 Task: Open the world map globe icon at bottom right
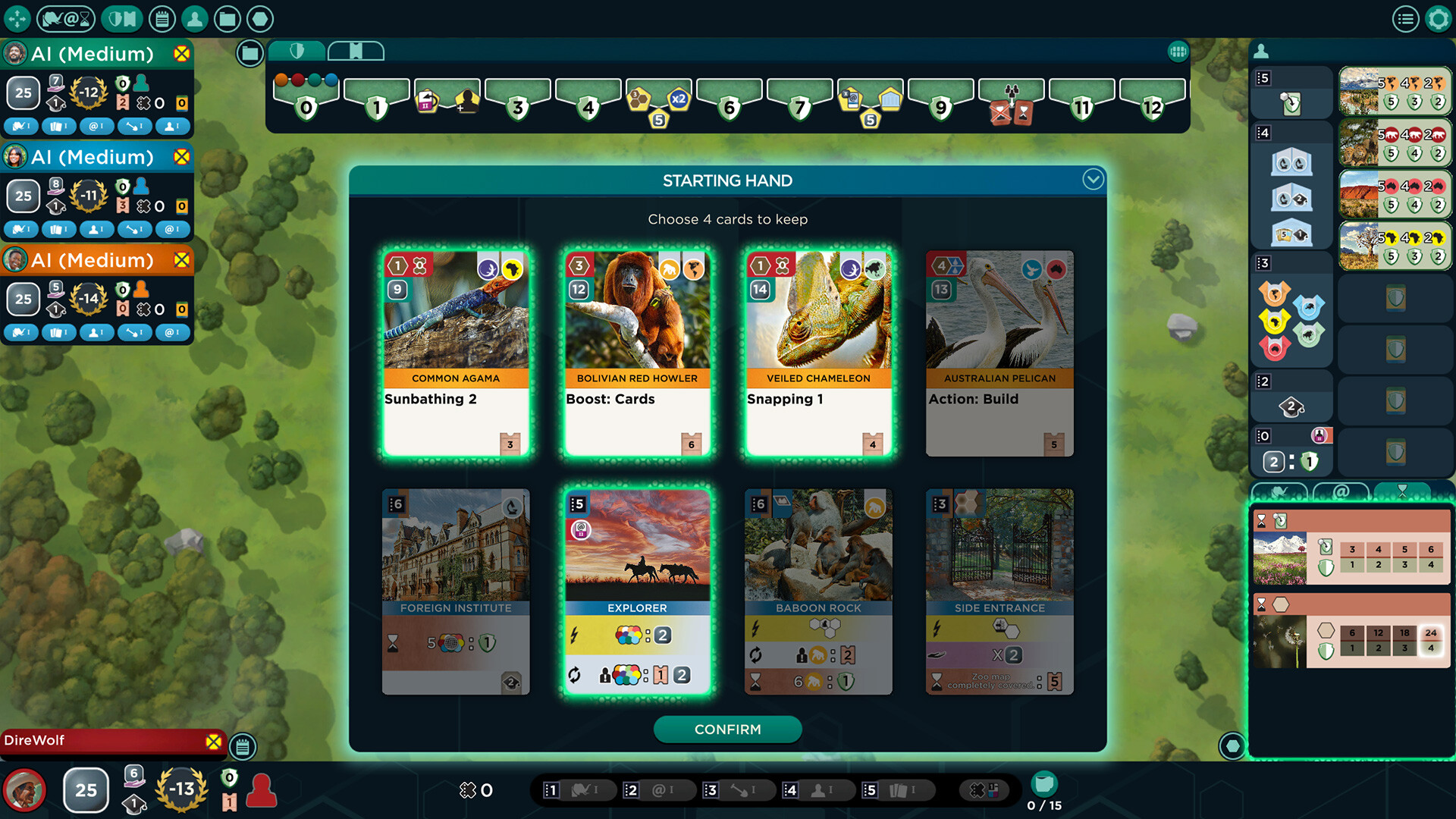[x=1232, y=745]
